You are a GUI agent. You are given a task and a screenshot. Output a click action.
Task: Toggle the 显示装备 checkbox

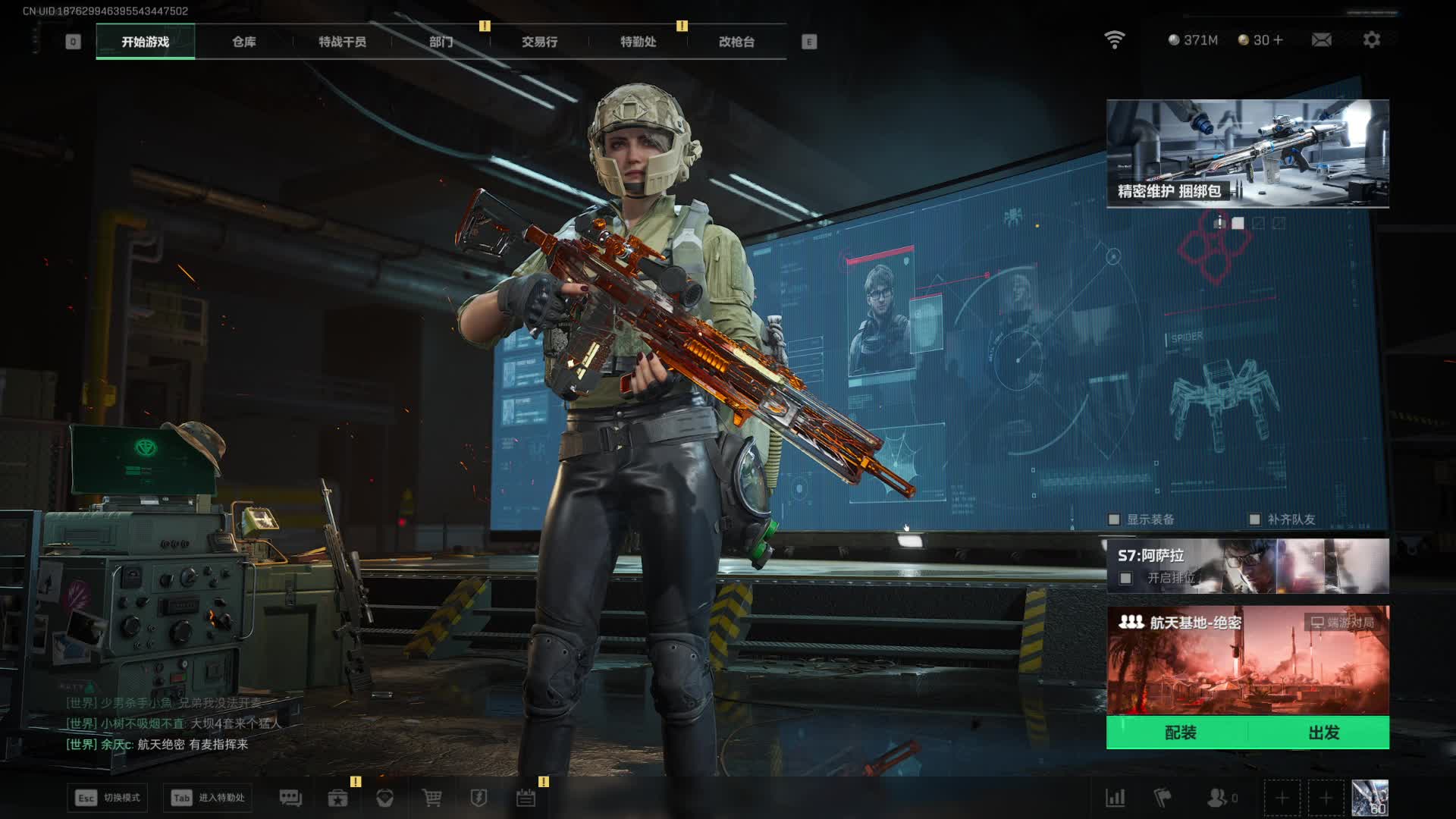[x=1114, y=519]
